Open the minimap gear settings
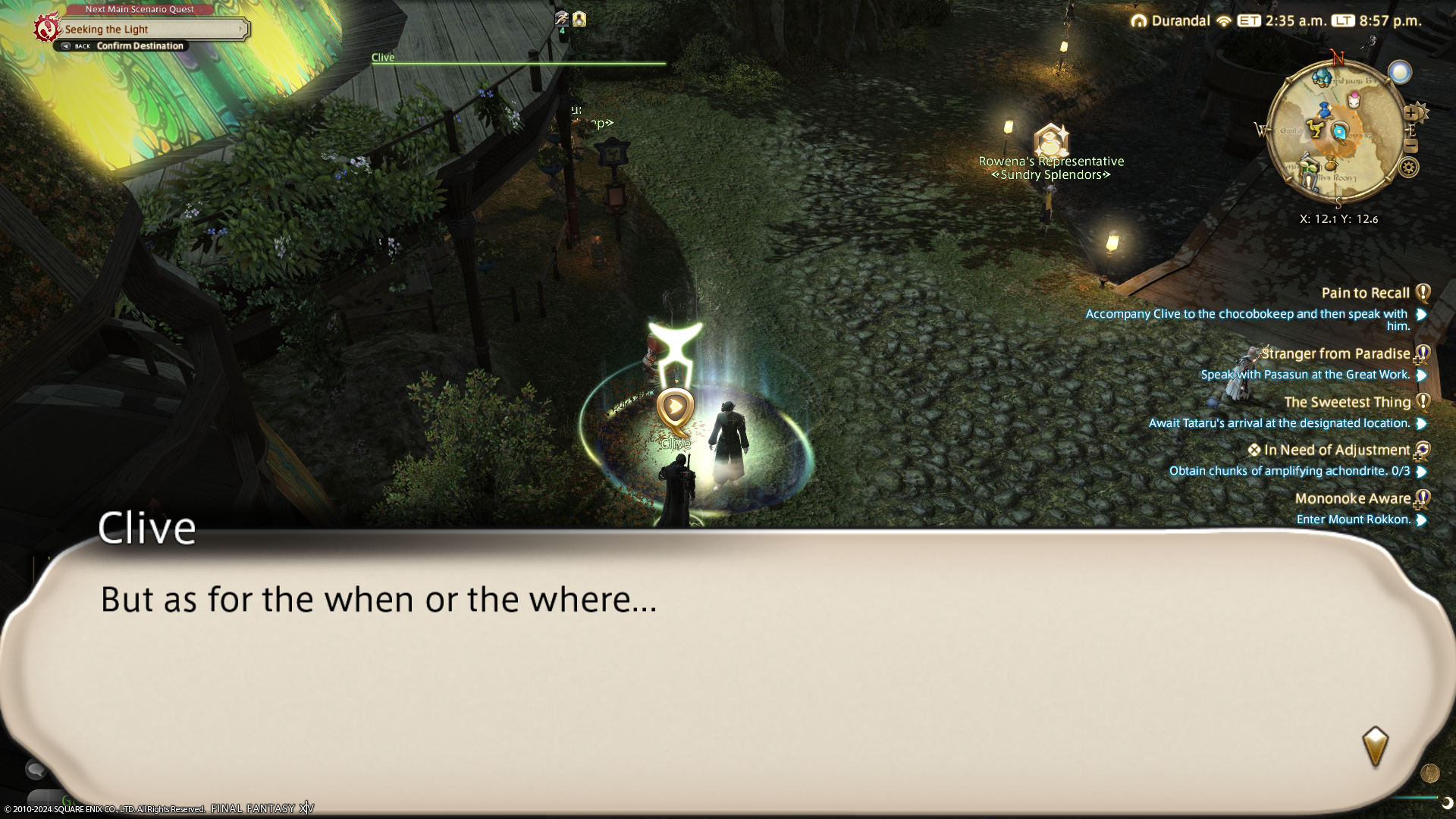Screen dimensions: 1456x819 (x=1408, y=168)
